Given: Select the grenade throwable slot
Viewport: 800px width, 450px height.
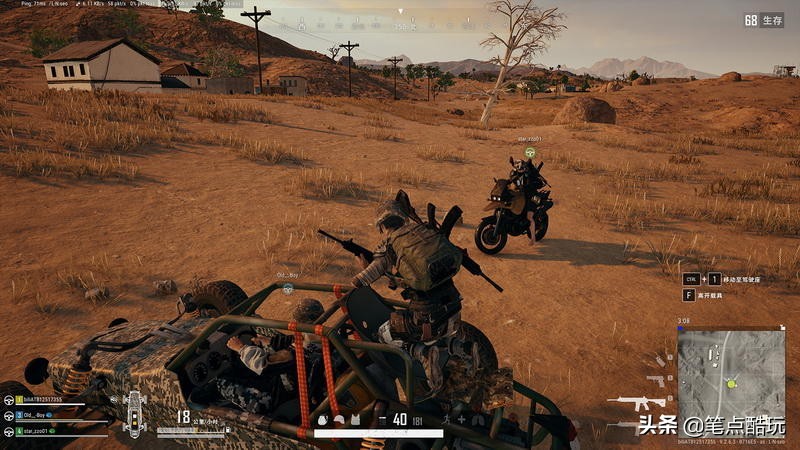Looking at the screenshot, I should [661, 359].
